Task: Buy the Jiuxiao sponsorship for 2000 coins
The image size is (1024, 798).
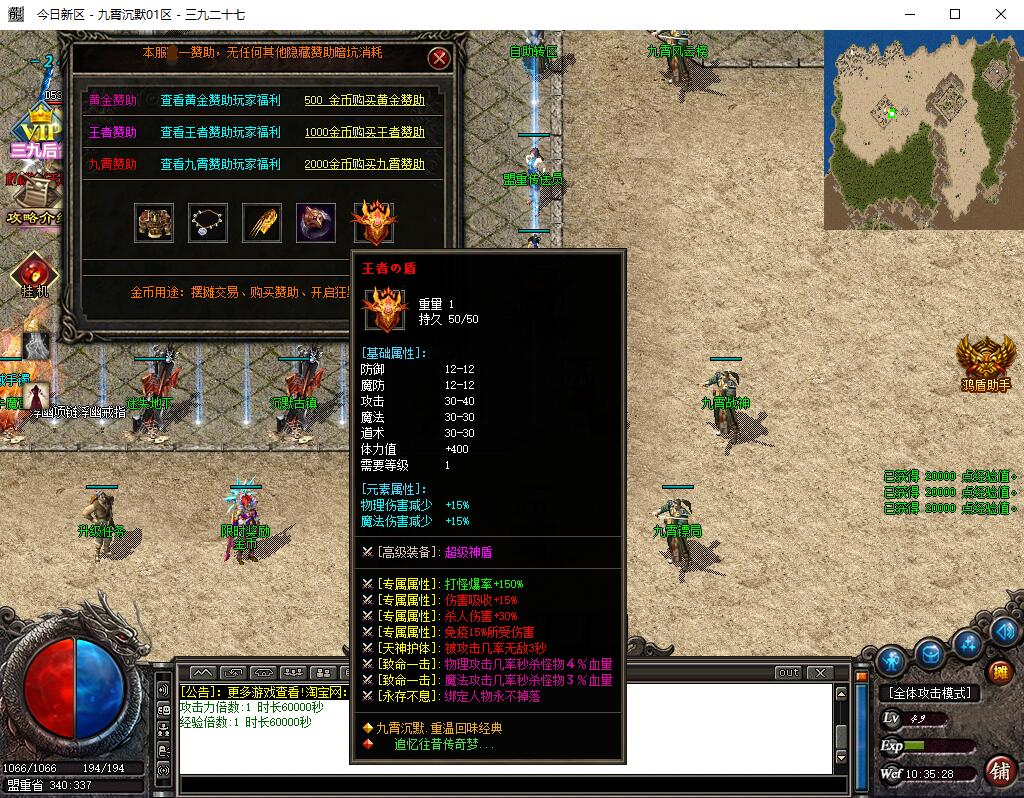Action: (364, 164)
